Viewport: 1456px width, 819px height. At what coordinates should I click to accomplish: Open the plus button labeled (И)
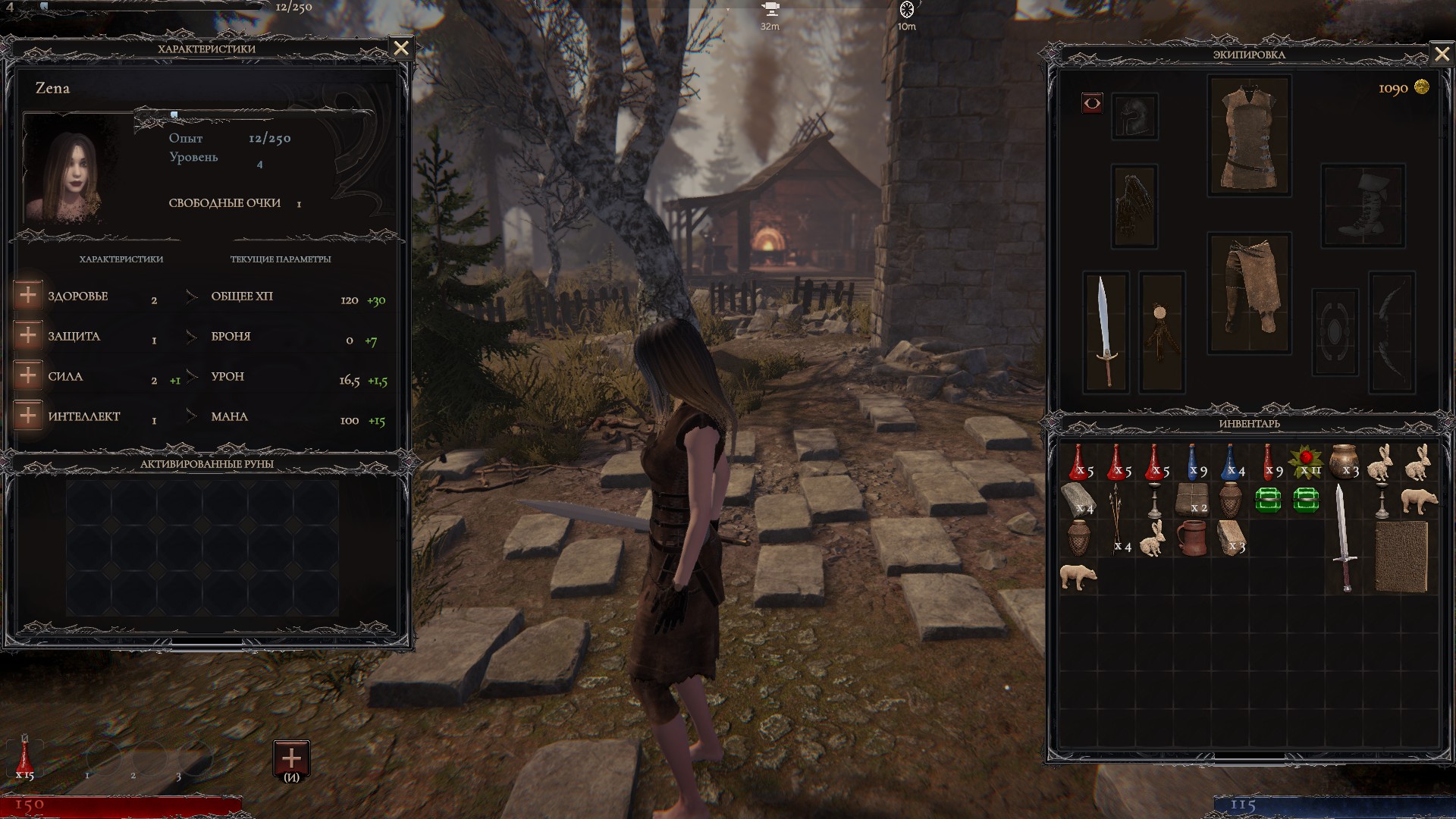point(291,759)
